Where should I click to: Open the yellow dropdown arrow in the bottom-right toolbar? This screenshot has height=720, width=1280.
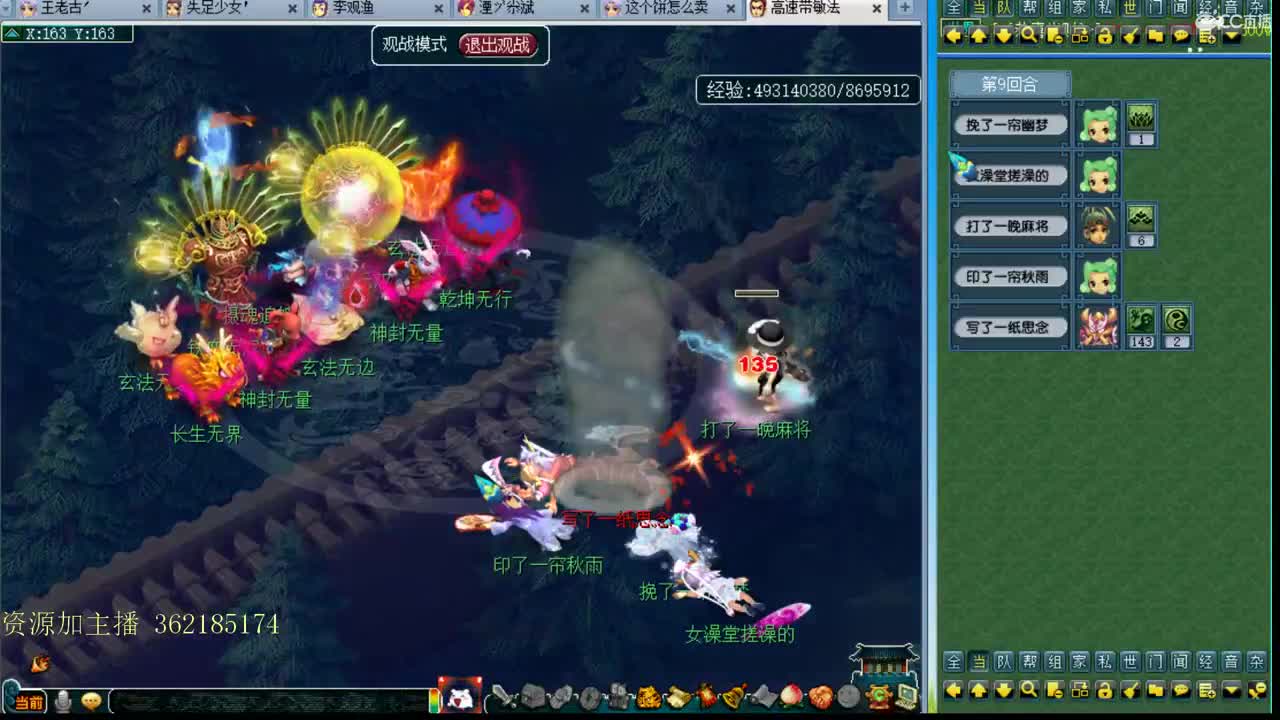coord(1231,690)
